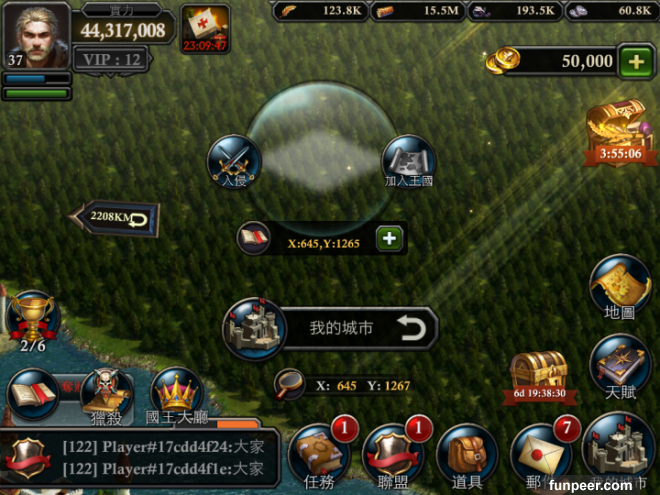Open the gold trophy 2/6 events icon

click(x=32, y=318)
